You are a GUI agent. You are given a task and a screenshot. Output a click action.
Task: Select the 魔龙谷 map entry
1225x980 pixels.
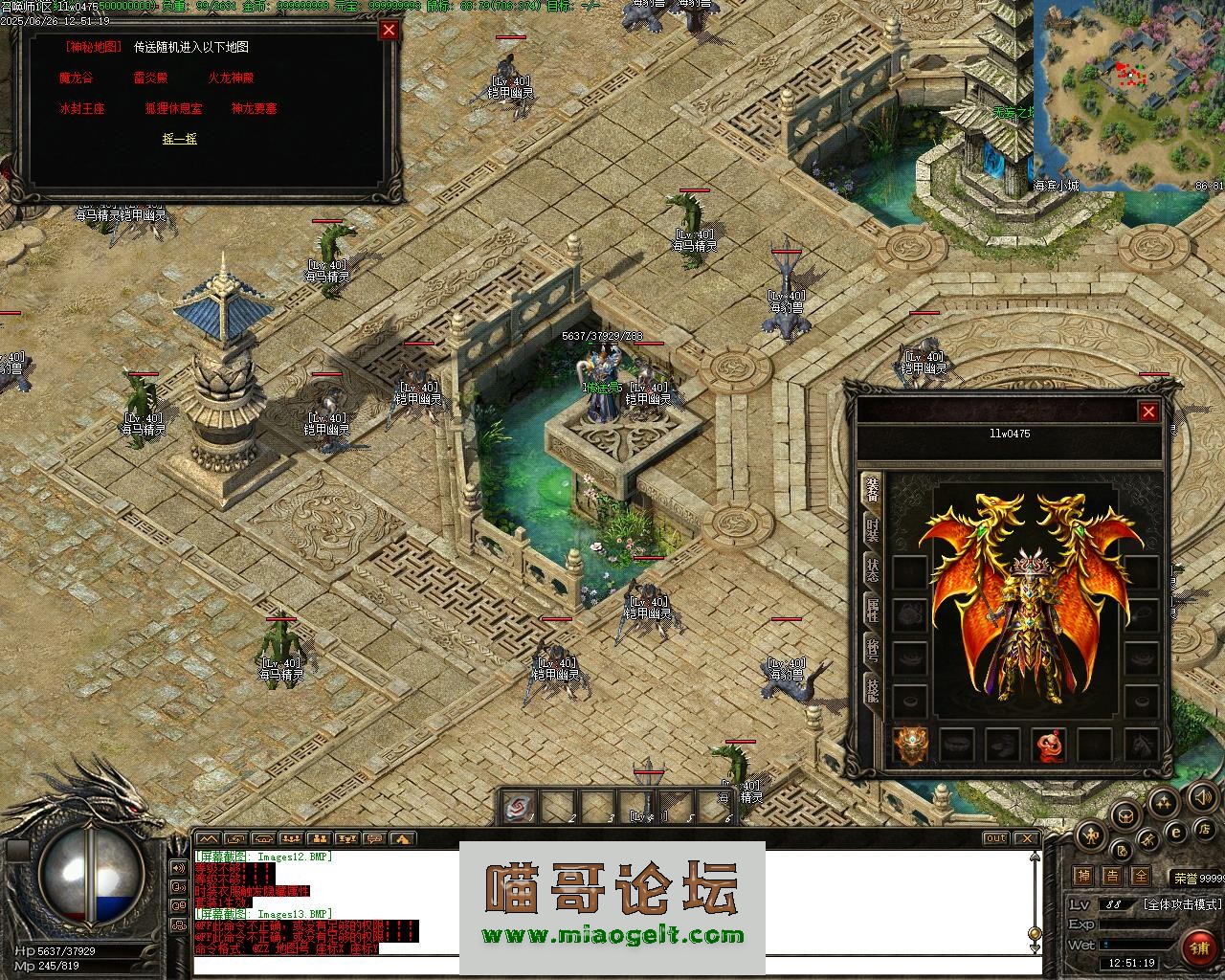76,78
